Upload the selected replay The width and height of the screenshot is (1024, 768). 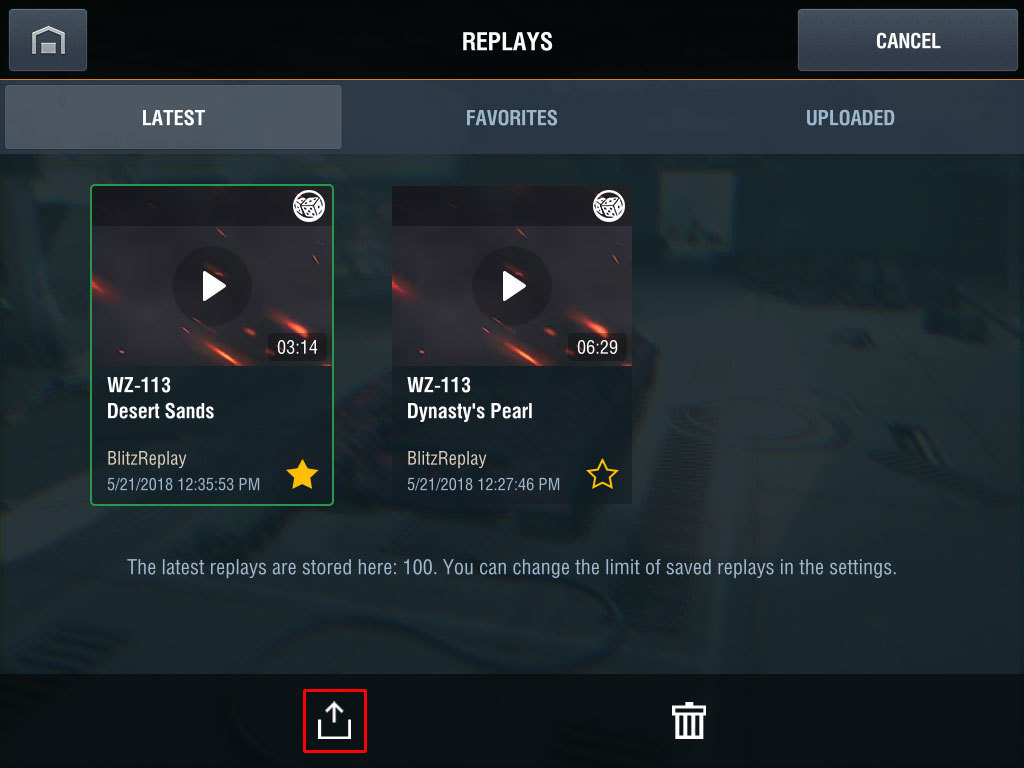(335, 720)
